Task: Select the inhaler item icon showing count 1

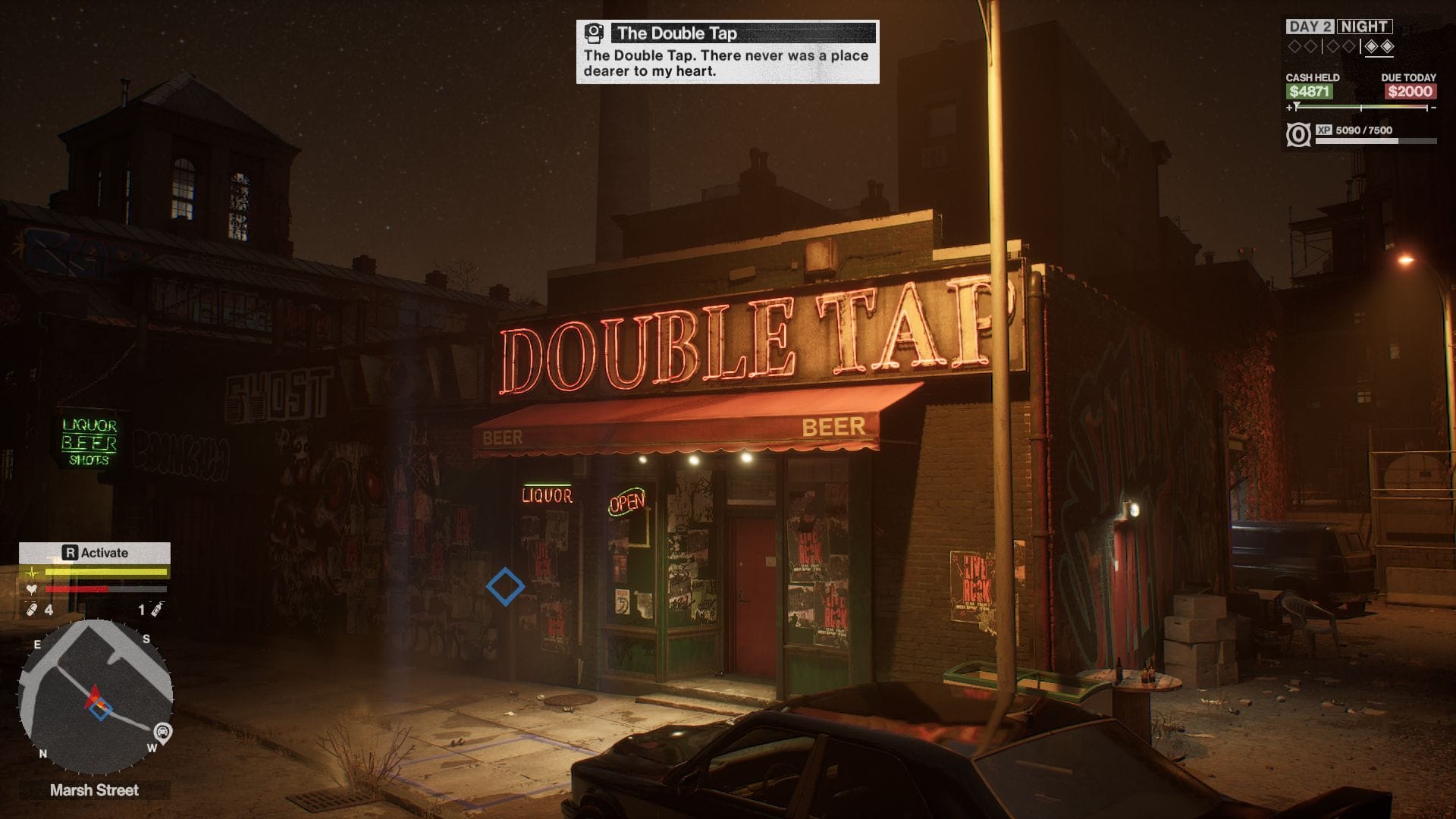Action: click(156, 610)
